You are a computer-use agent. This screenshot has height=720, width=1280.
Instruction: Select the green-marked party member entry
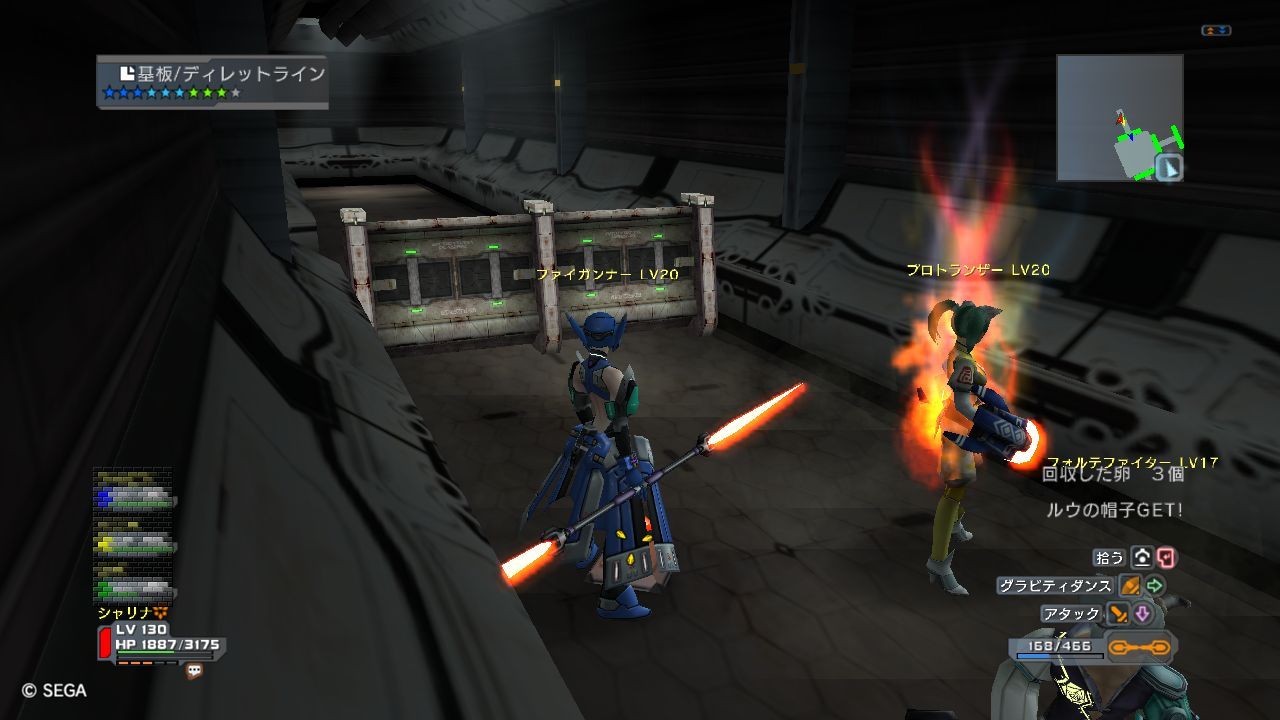coord(135,586)
